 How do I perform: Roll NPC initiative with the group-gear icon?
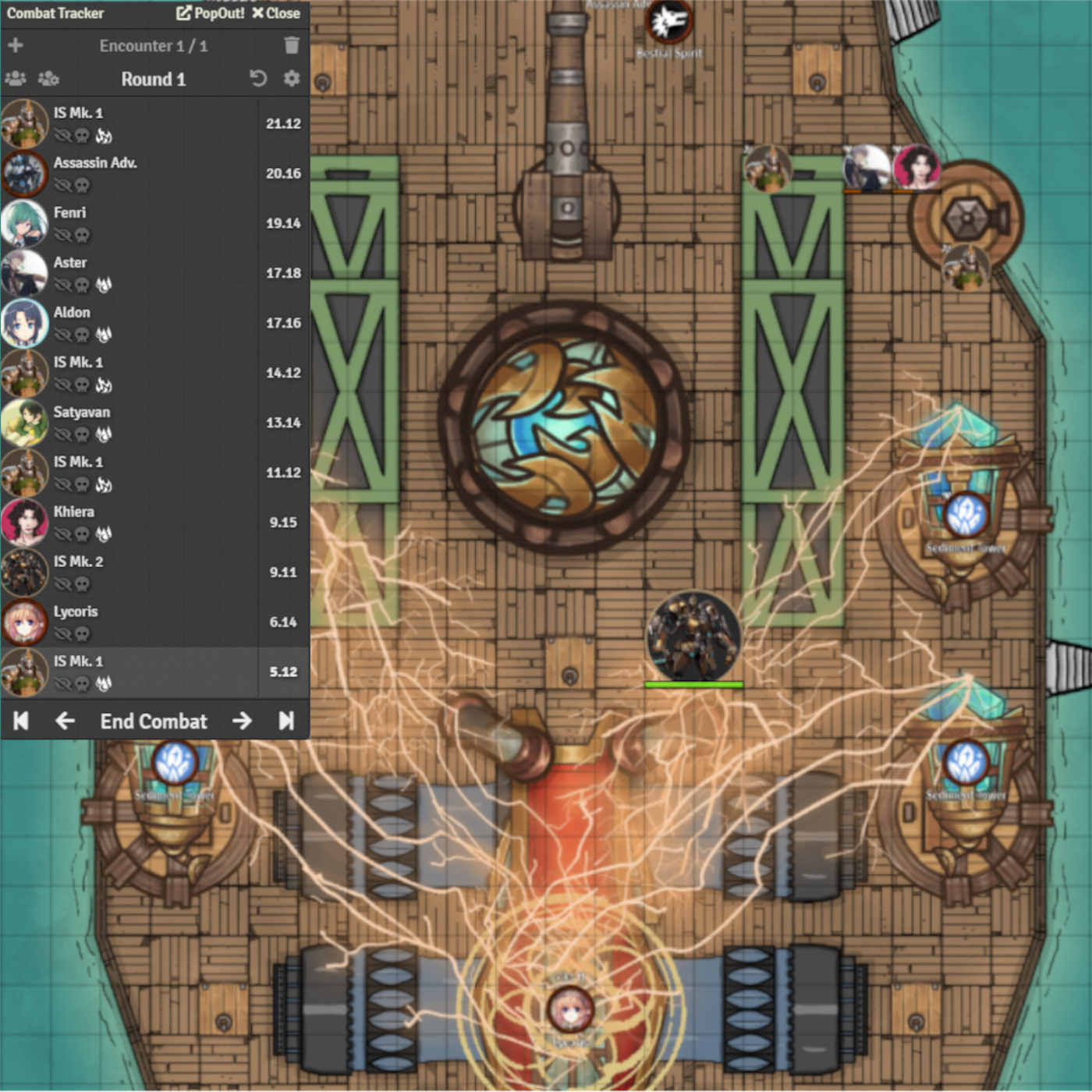(x=48, y=79)
